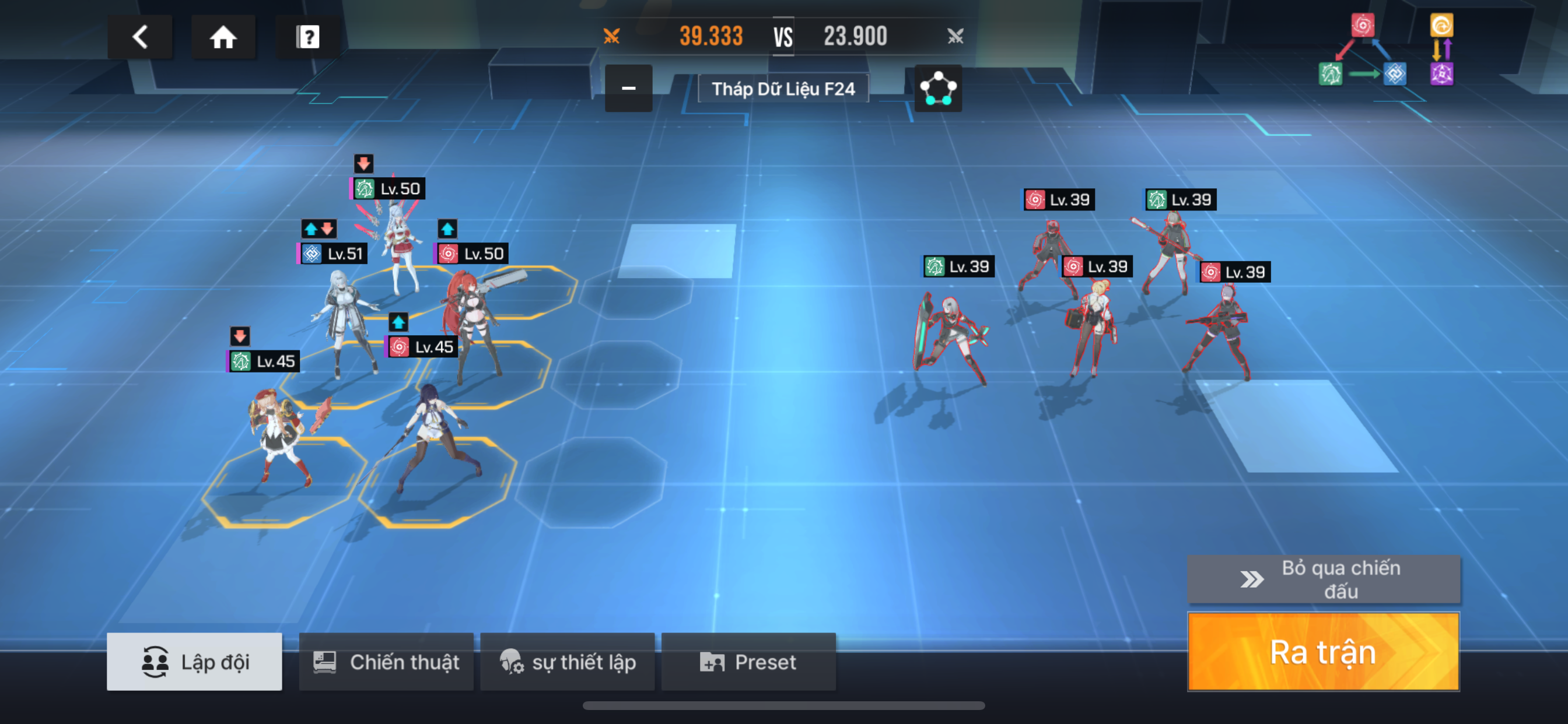Start the battle with Ra trận
Viewport: 1568px width, 724px height.
coord(1322,652)
